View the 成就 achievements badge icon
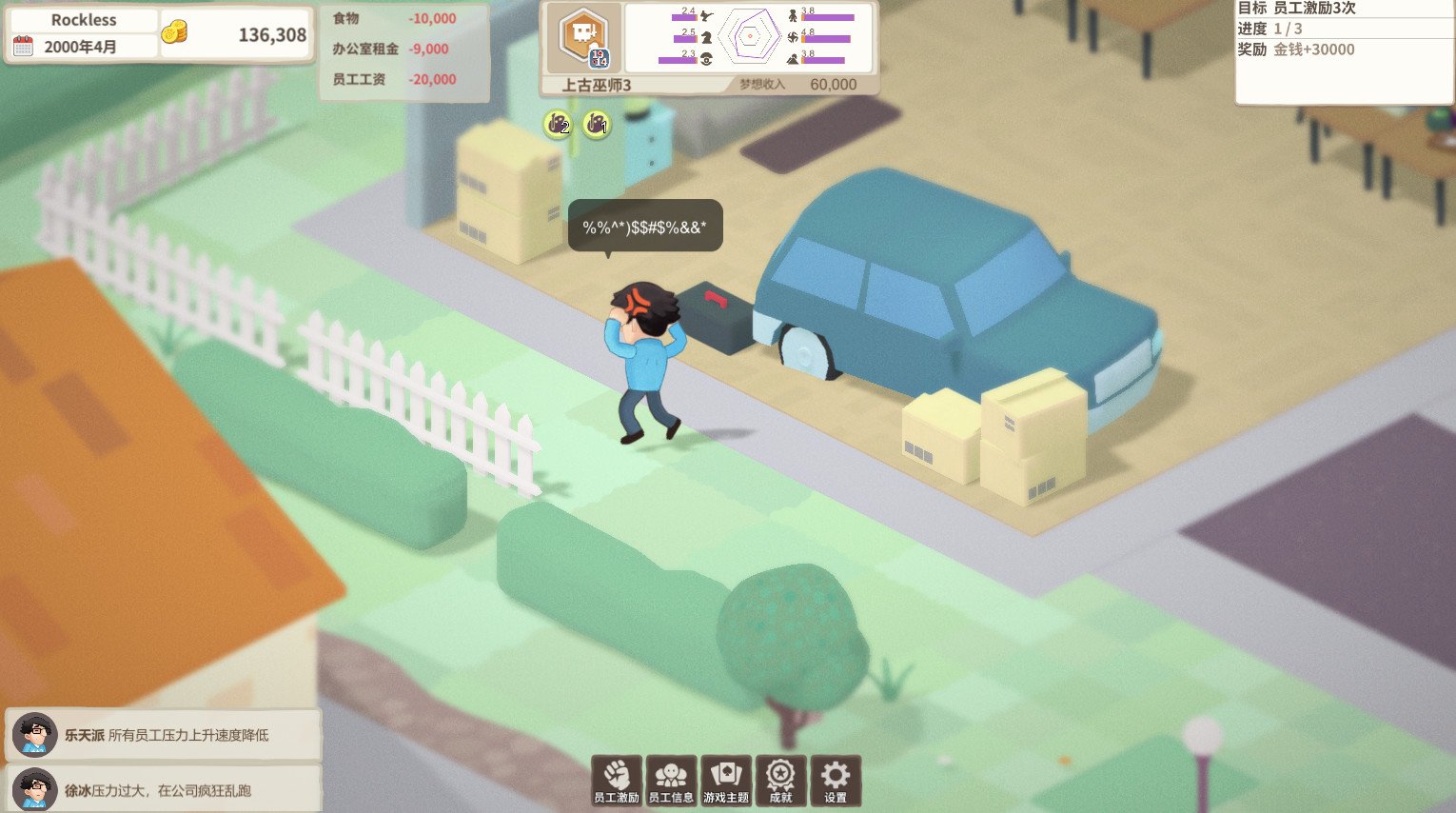1456x813 pixels. pos(781,780)
